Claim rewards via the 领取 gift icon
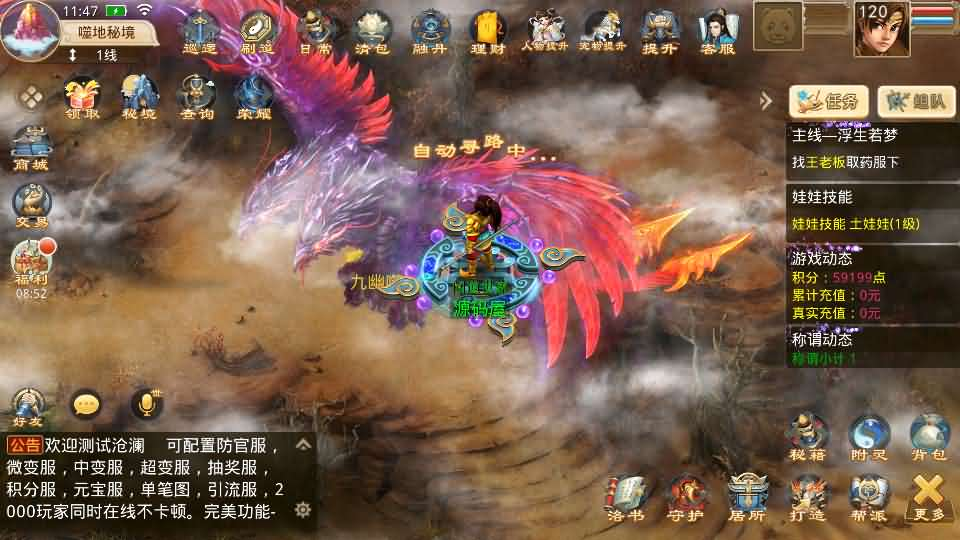This screenshot has width=960, height=540. [83, 97]
